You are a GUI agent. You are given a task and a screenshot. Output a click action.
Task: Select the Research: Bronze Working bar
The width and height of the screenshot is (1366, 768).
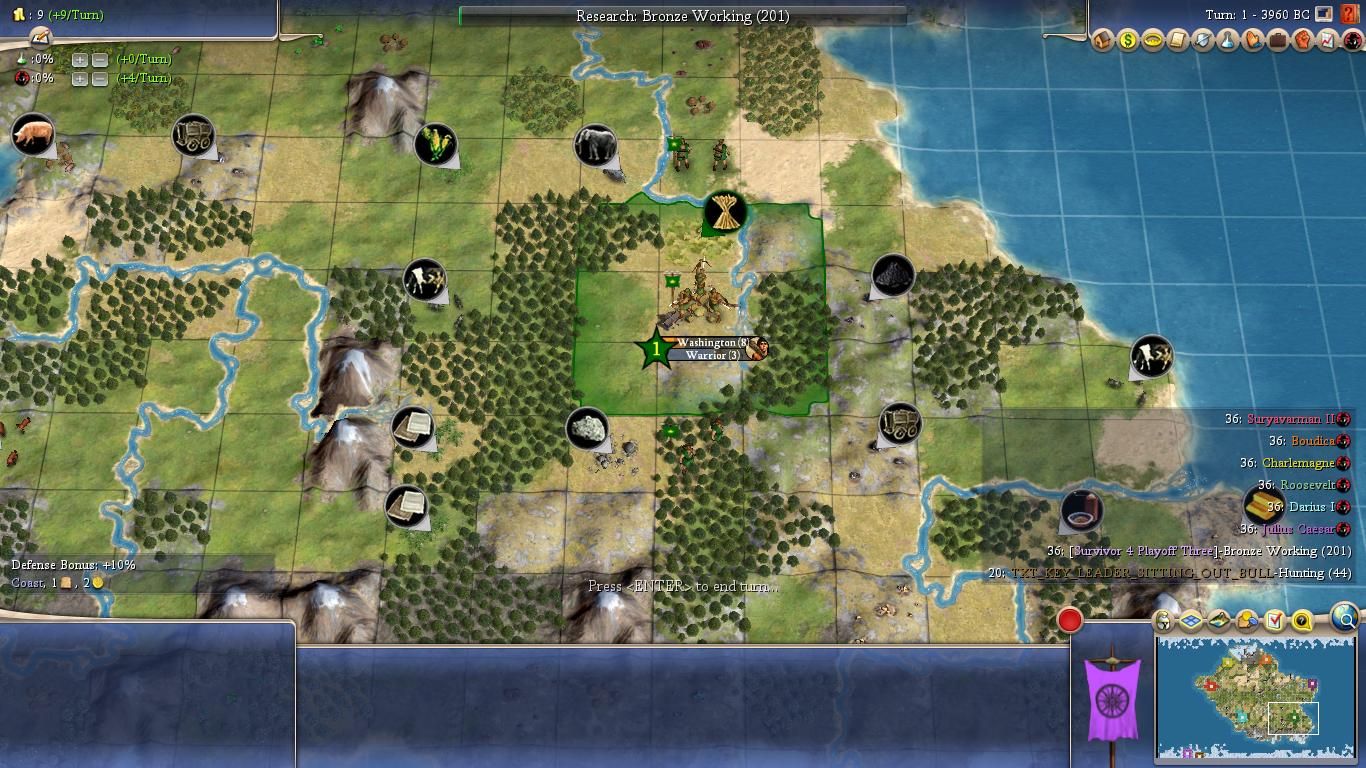click(682, 16)
